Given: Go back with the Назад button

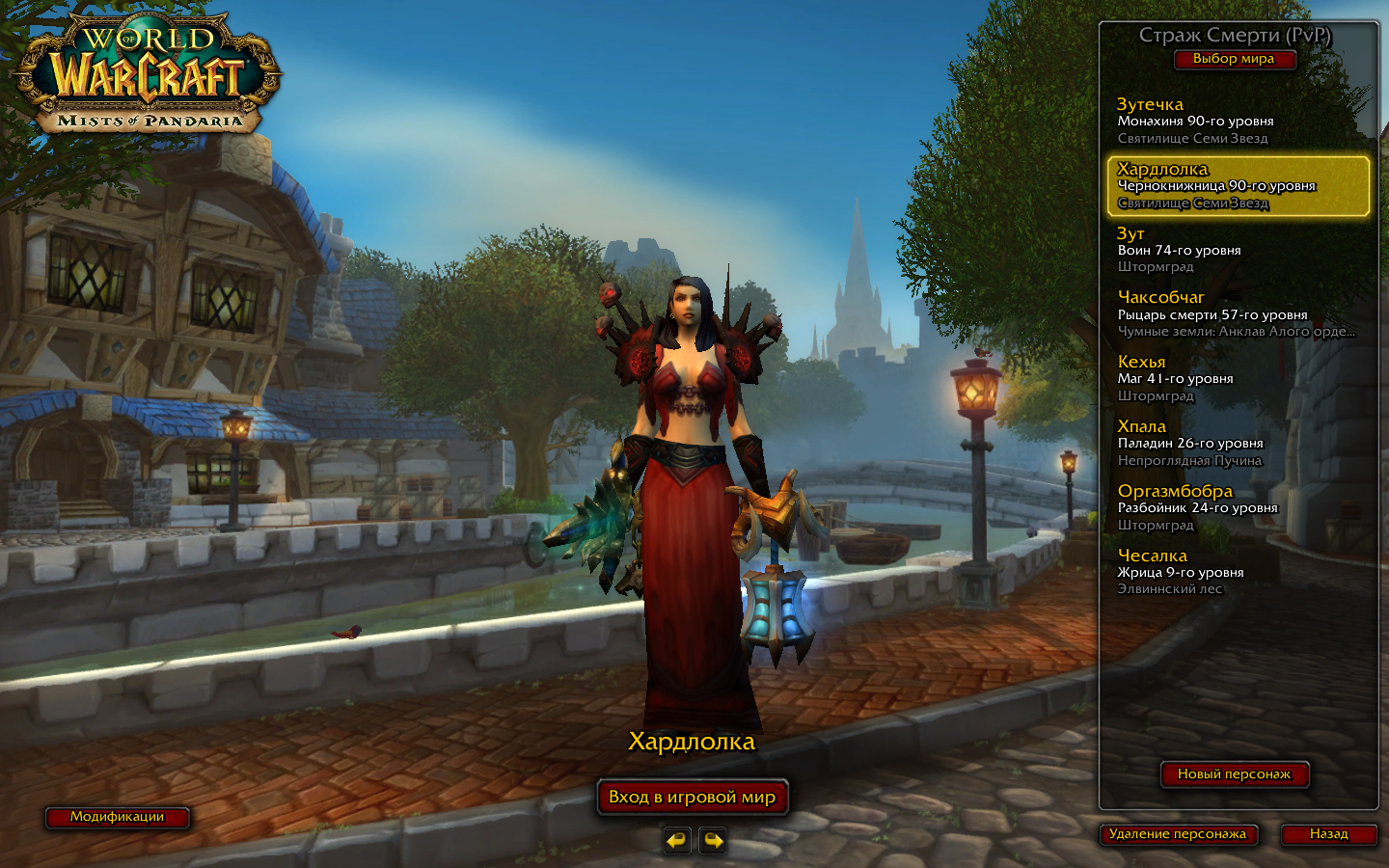Looking at the screenshot, I should coord(1328,834).
